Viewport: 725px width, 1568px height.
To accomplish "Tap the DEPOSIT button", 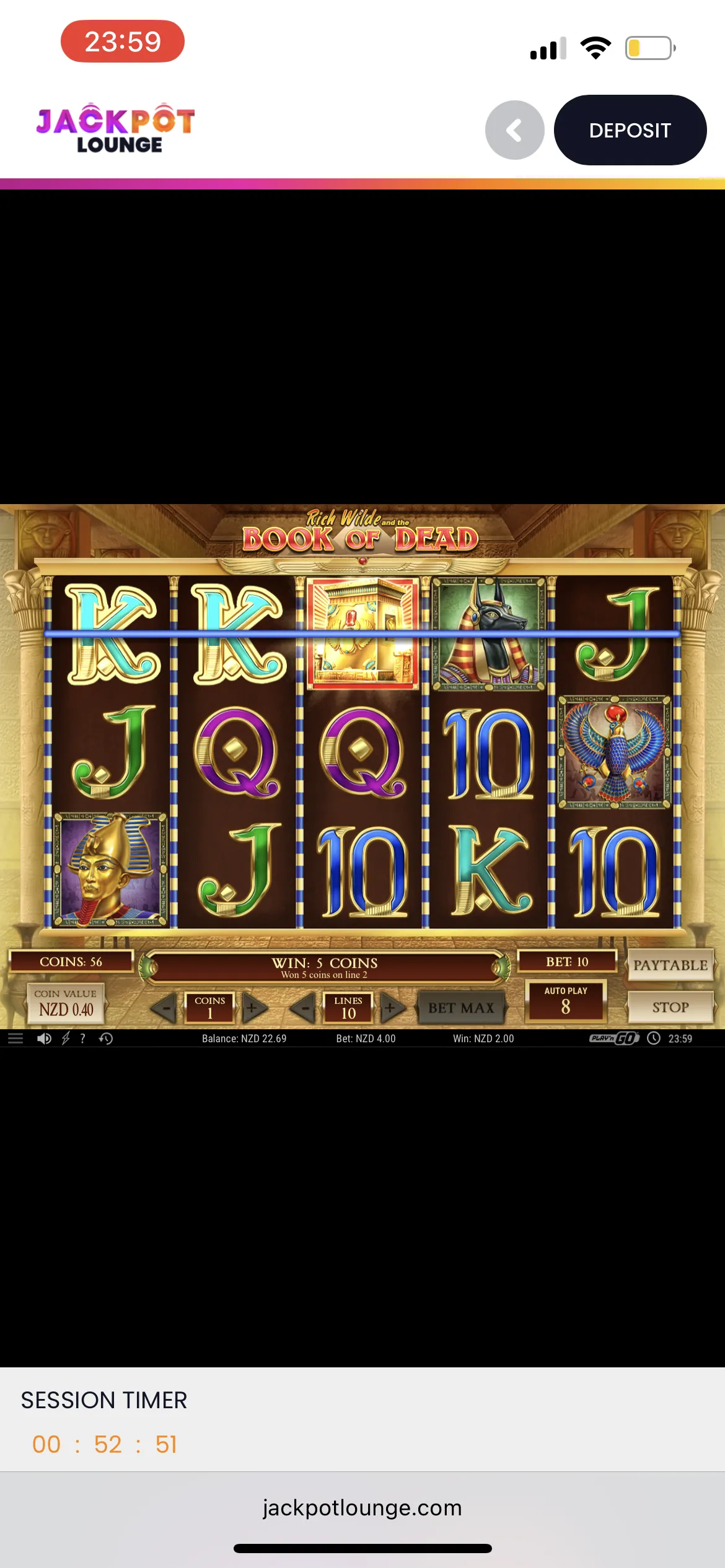I will coord(630,130).
